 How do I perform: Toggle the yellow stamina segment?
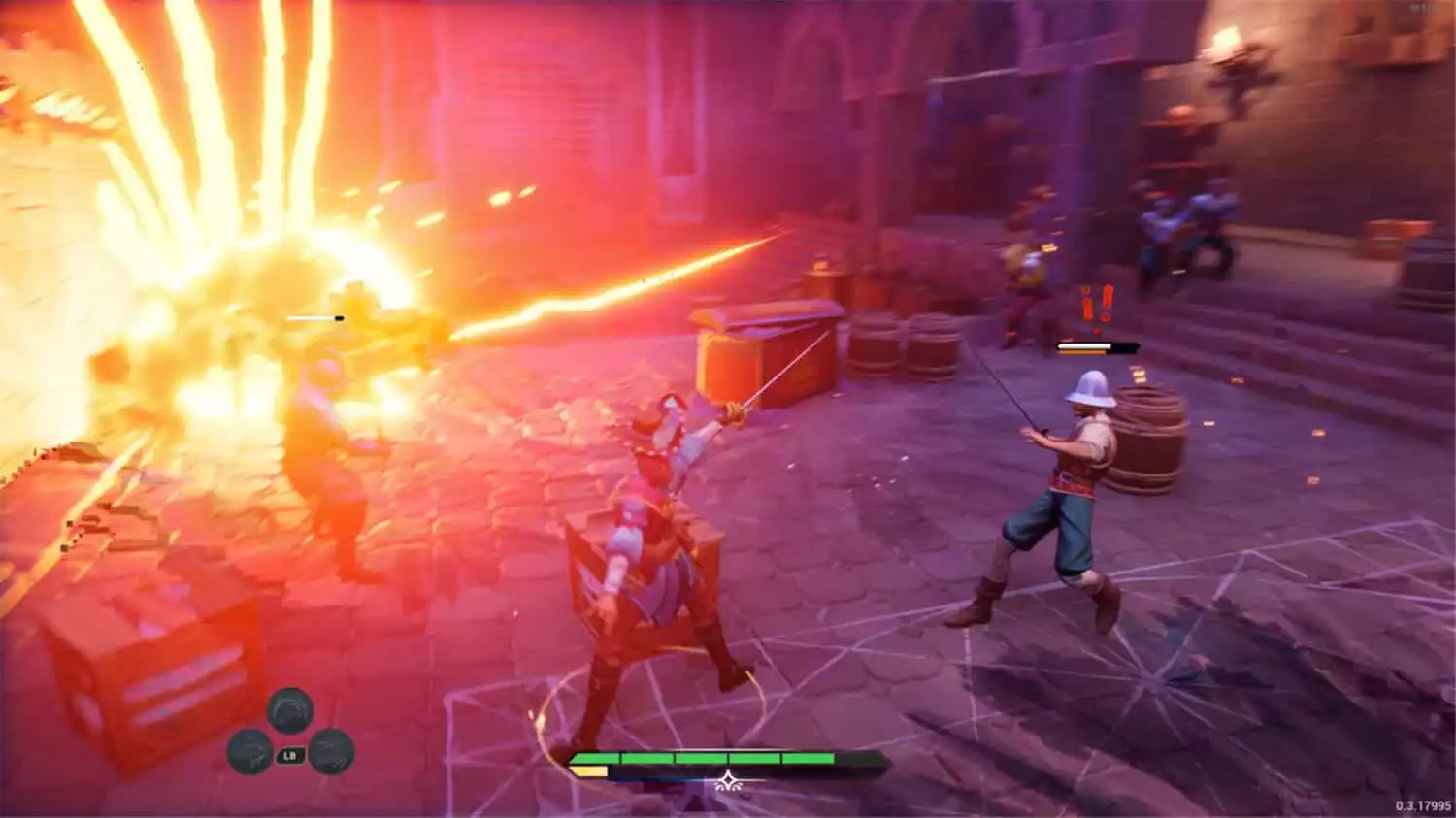click(x=590, y=771)
